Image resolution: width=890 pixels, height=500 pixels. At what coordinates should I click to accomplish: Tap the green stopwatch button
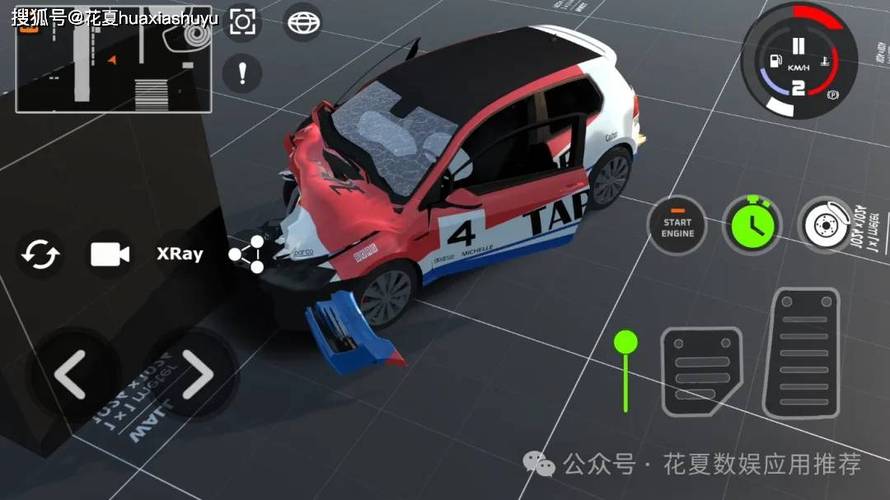pos(751,226)
